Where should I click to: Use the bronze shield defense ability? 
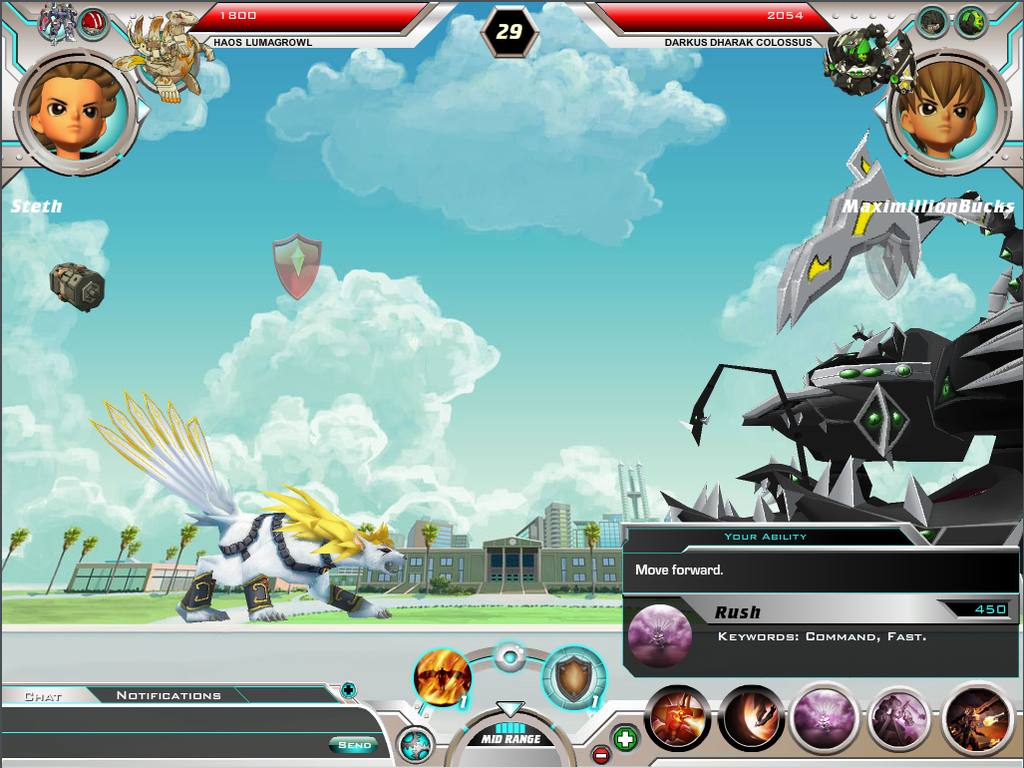click(574, 678)
